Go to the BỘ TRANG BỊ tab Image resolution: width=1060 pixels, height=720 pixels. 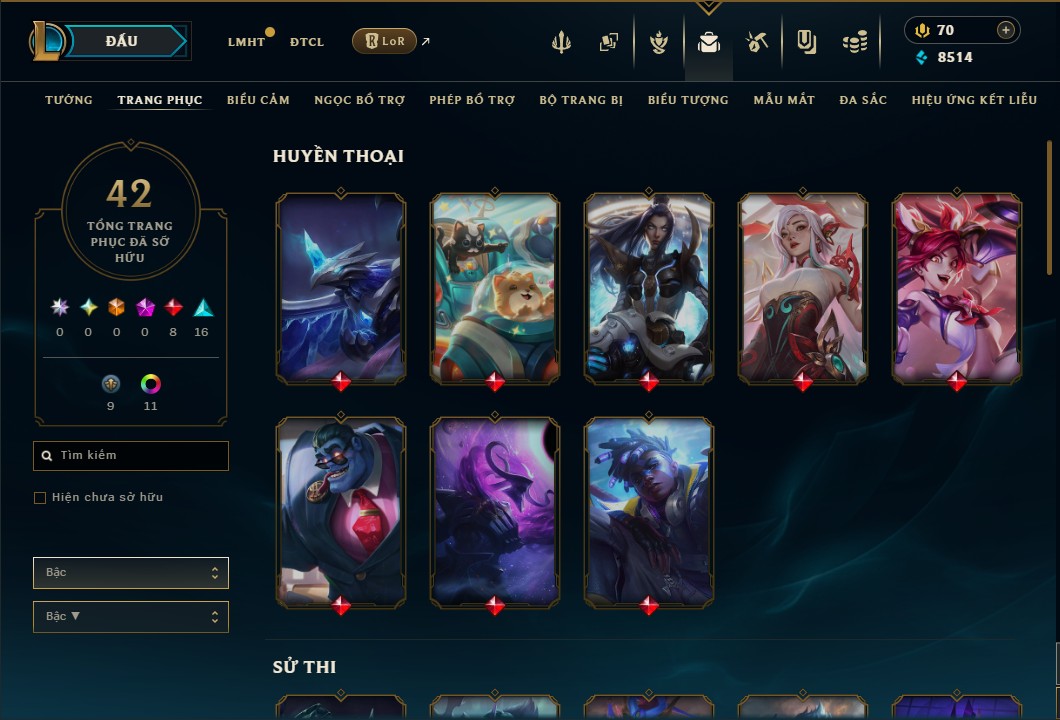[x=581, y=100]
